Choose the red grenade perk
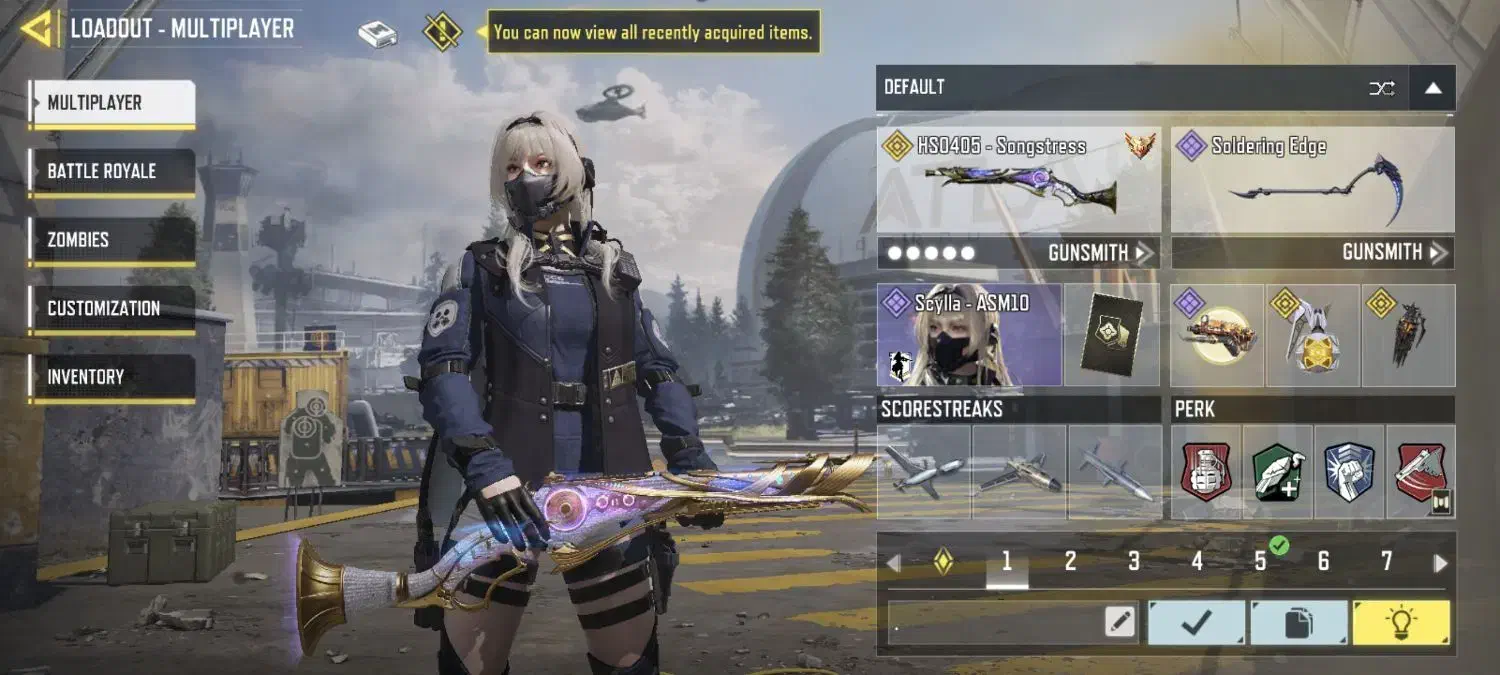Viewport: 1500px width, 675px height. point(1206,472)
